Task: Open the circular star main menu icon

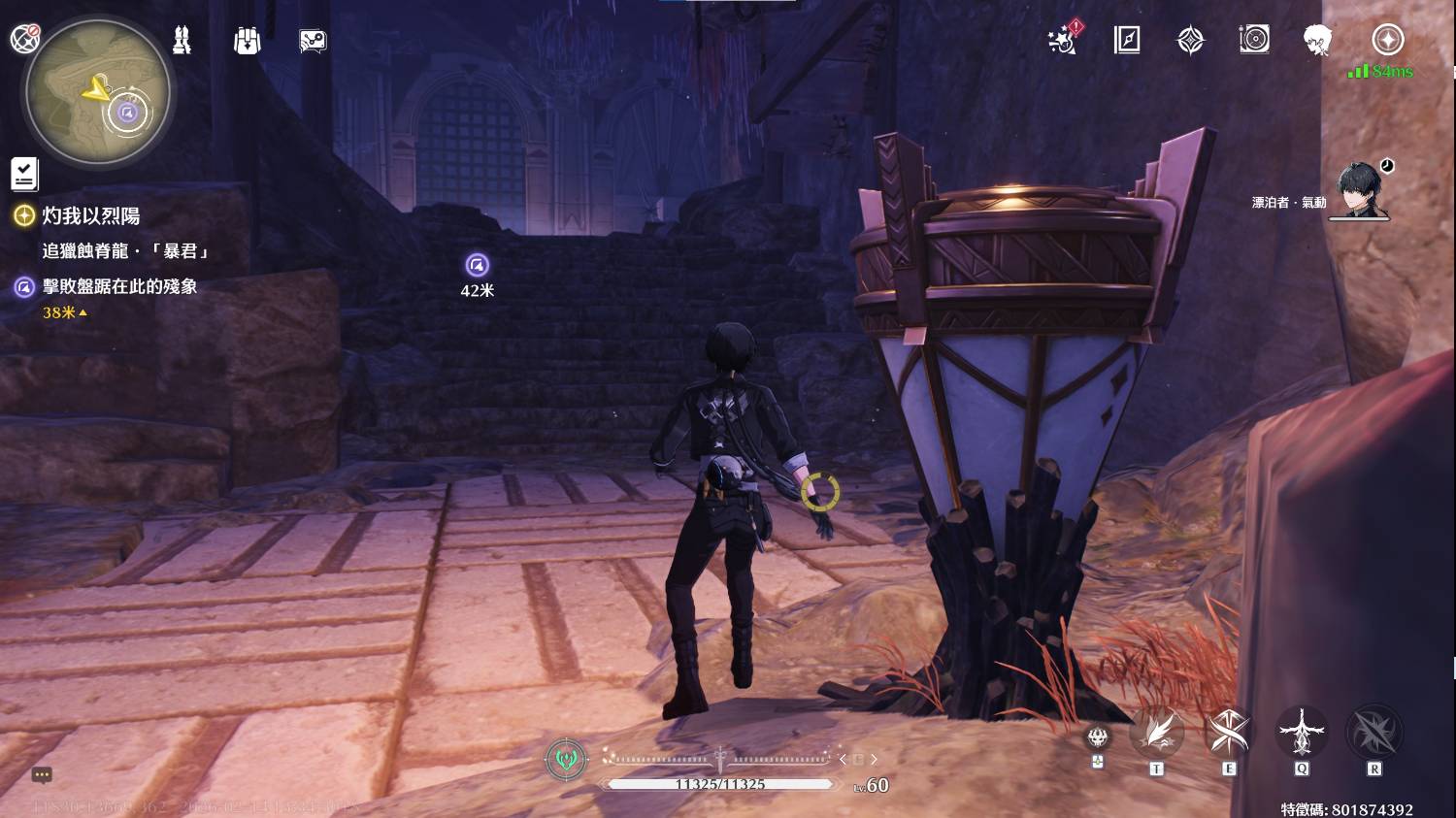Action: pos(1387,40)
